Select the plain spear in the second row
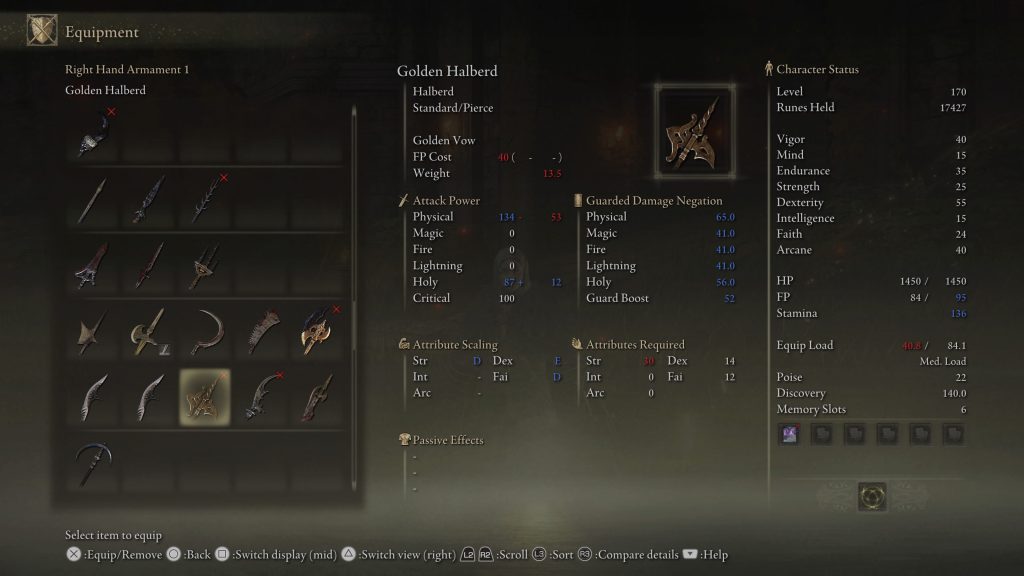Viewport: 1024px width, 576px height. point(94,199)
